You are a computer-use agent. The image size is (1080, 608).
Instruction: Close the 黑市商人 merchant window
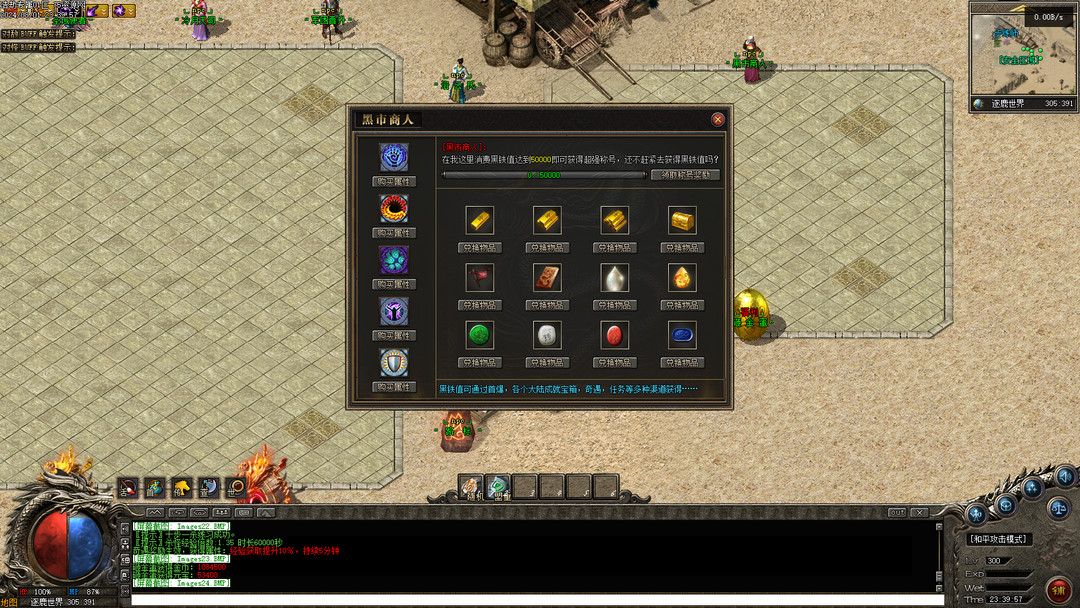(x=717, y=119)
